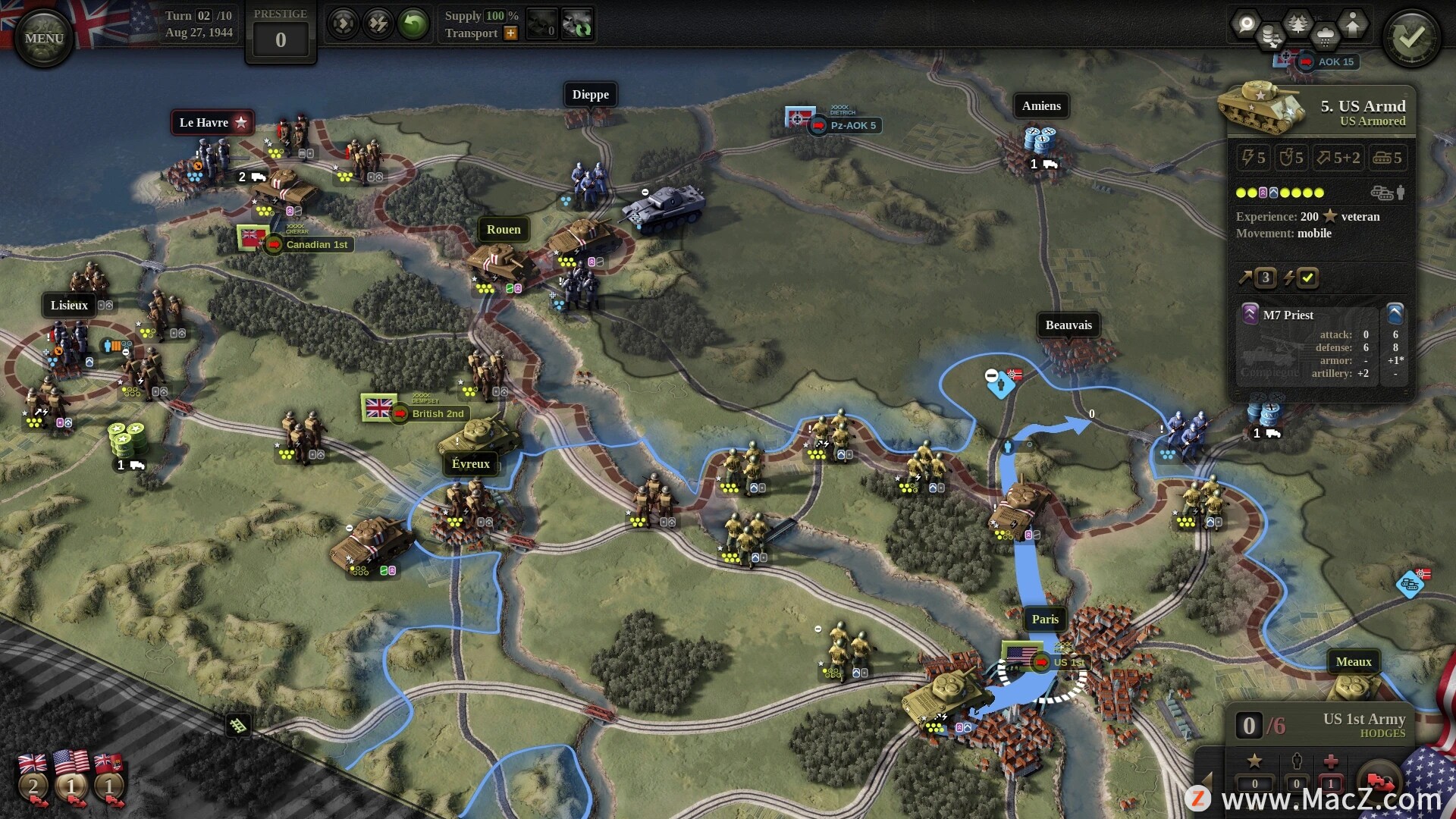Show the weather cloud overlay
Screen dimensions: 1456x819
(1325, 36)
